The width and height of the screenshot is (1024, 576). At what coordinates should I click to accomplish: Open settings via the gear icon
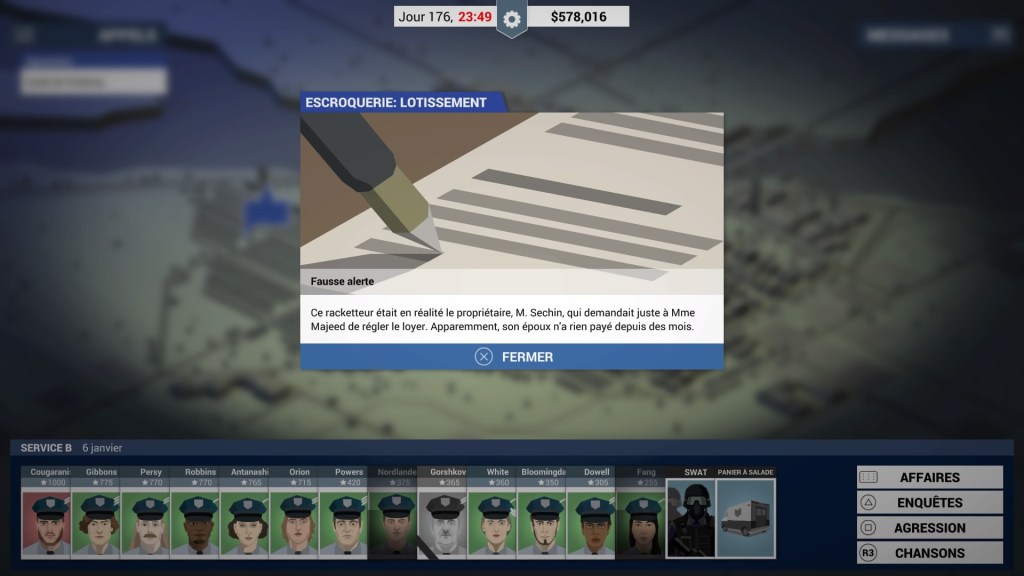512,18
